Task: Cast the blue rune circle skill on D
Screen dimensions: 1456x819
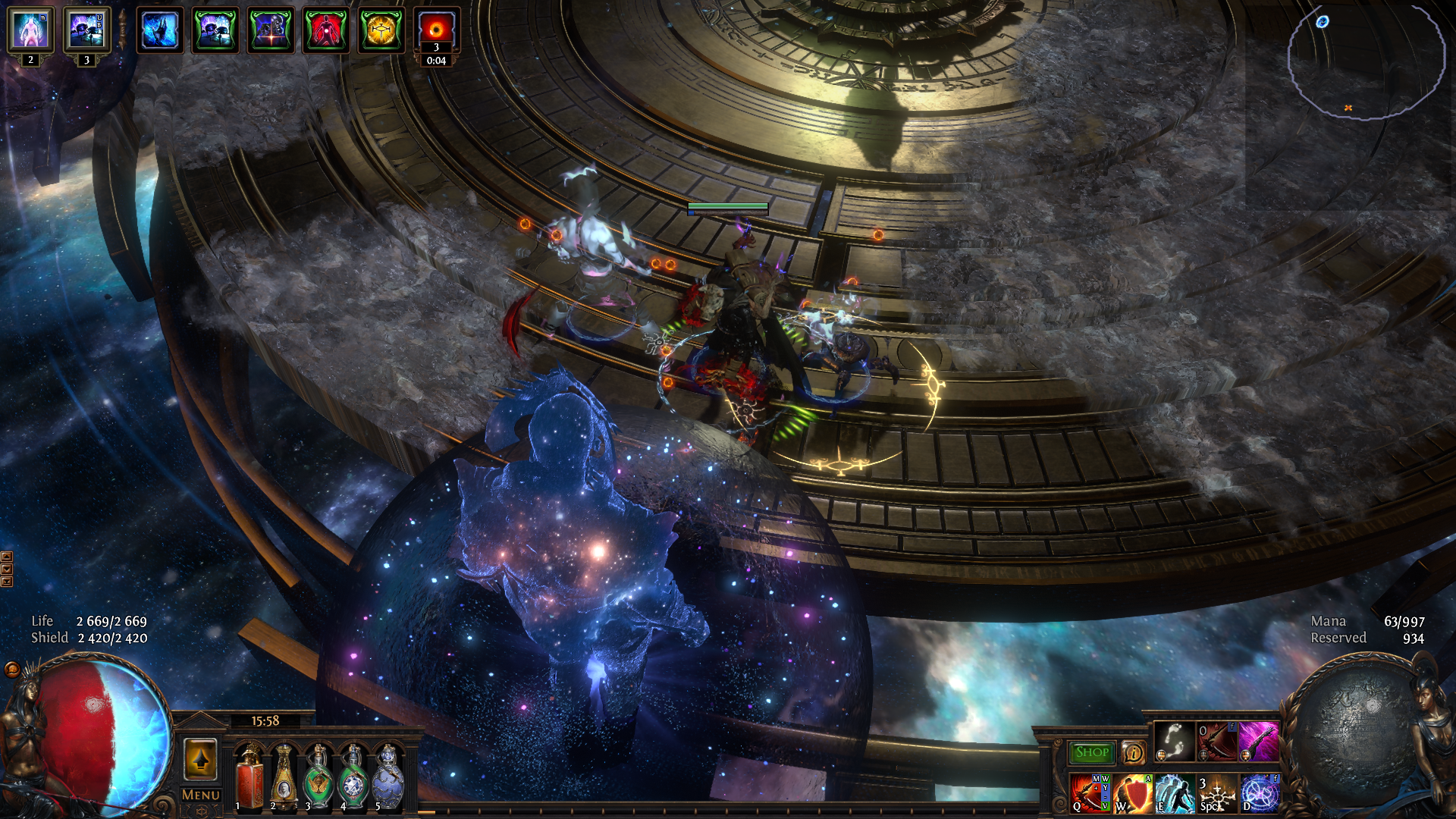Action: point(1260,792)
